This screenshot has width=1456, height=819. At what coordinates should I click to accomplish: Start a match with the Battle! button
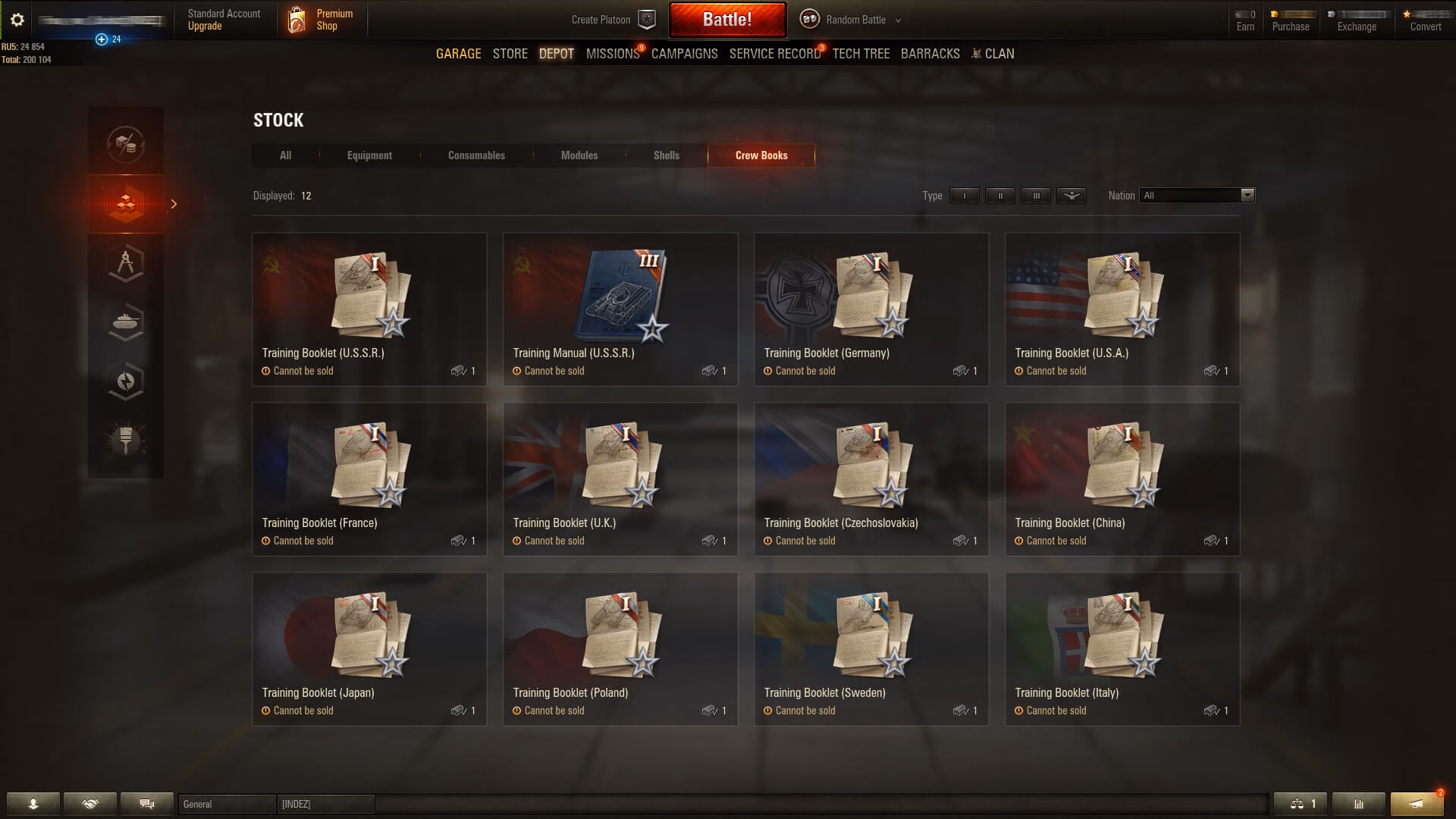point(726,20)
